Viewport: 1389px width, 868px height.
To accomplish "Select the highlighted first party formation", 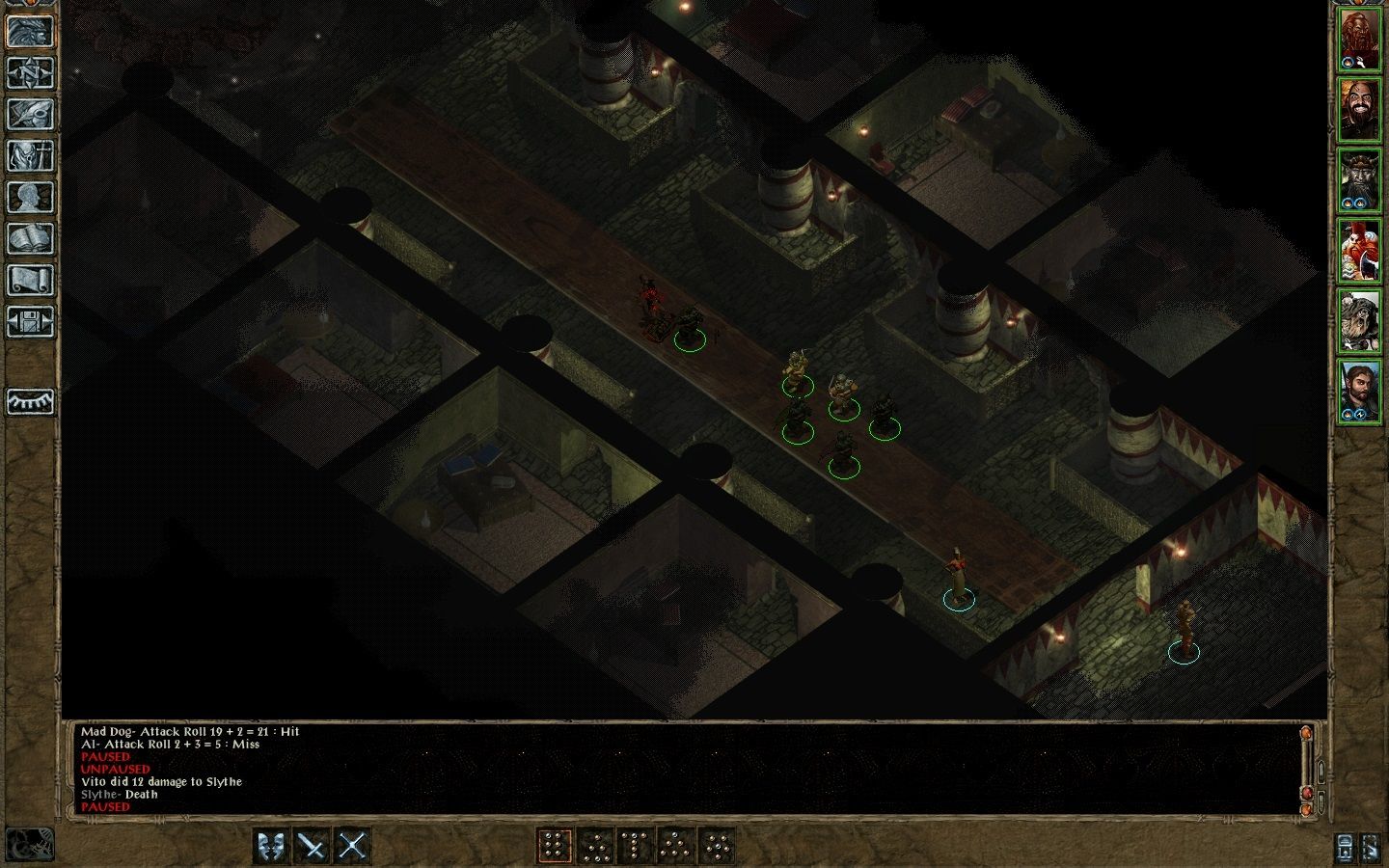I will click(x=555, y=847).
